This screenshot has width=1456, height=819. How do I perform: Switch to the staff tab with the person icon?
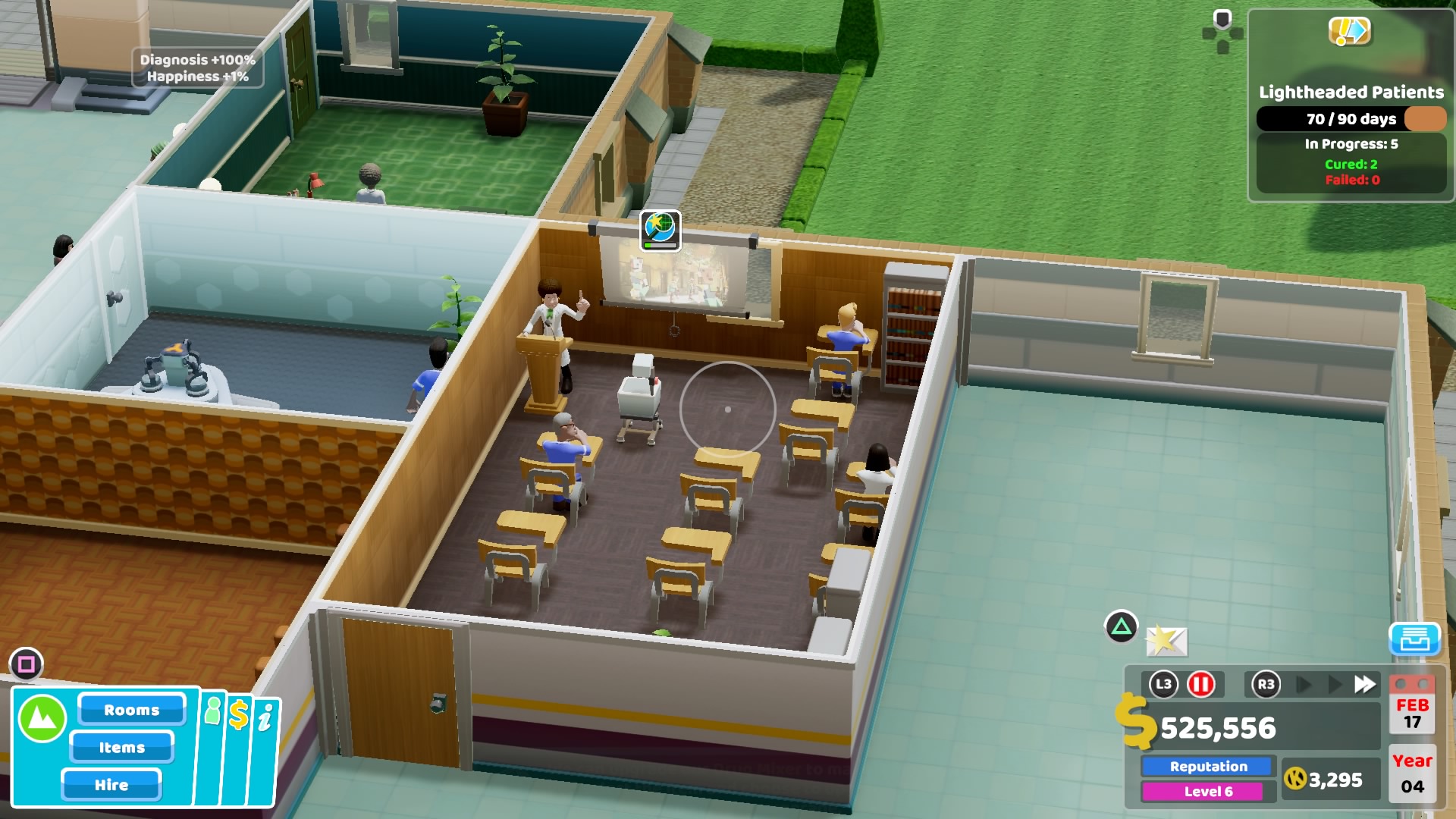[x=213, y=711]
